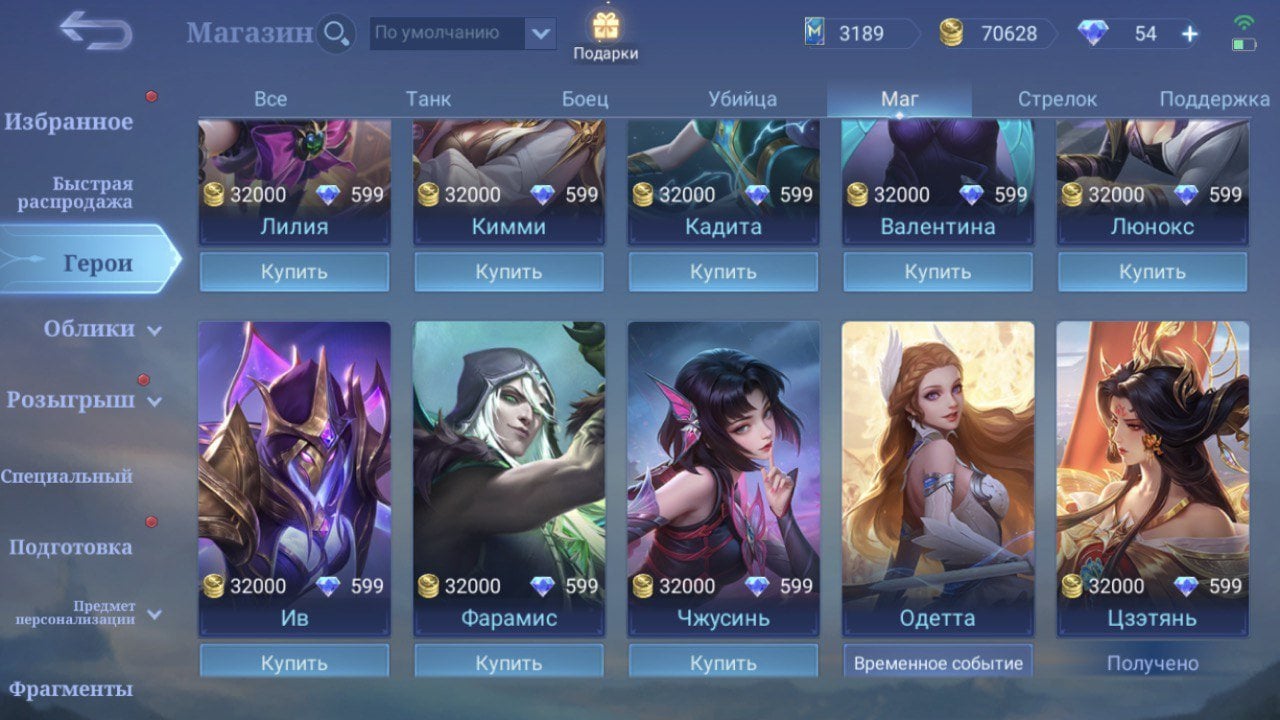Purchase hero Валентина via Купить
Image resolution: width=1280 pixels, height=720 pixels.
(937, 271)
